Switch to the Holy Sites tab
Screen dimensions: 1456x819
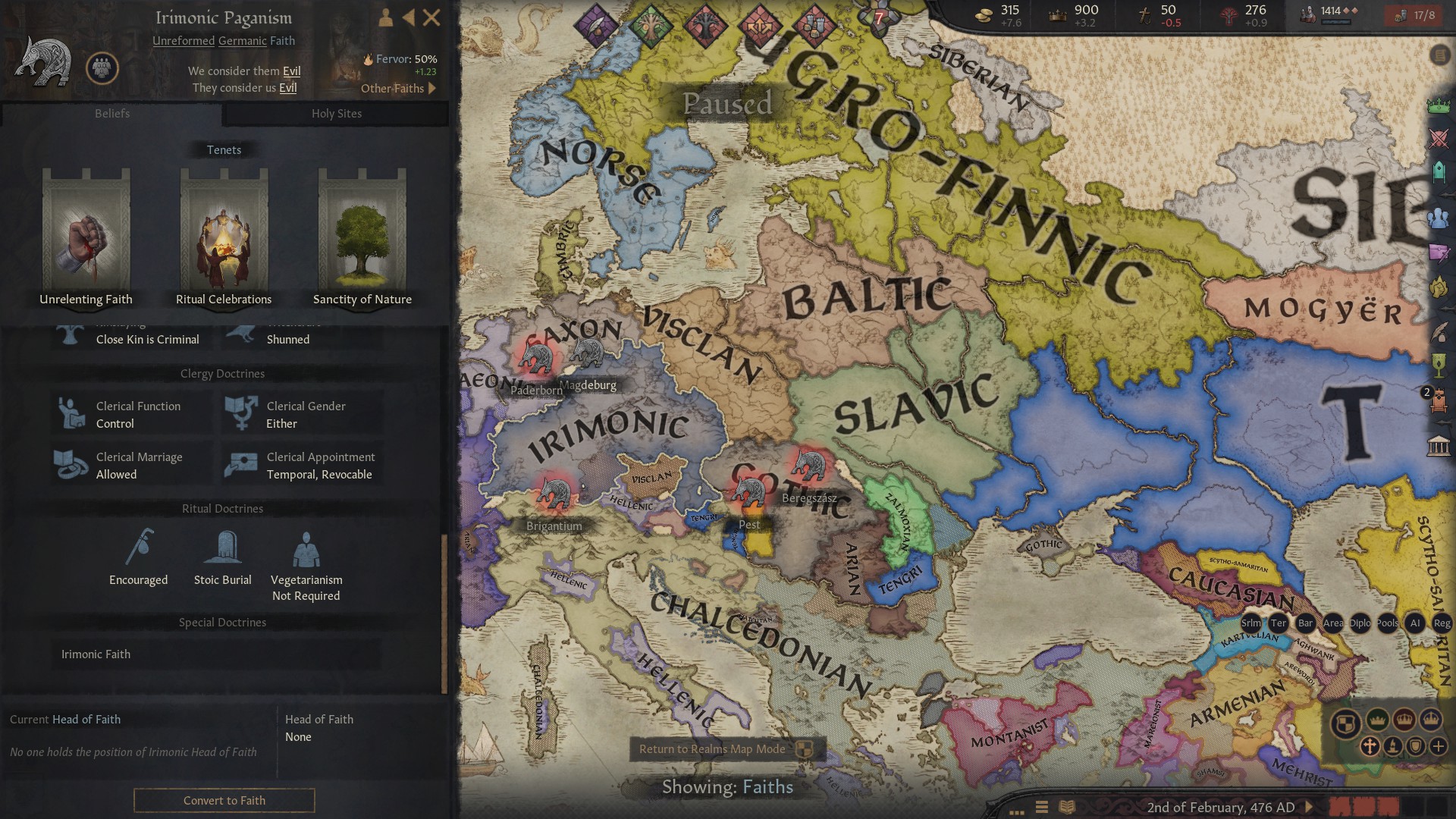[336, 113]
